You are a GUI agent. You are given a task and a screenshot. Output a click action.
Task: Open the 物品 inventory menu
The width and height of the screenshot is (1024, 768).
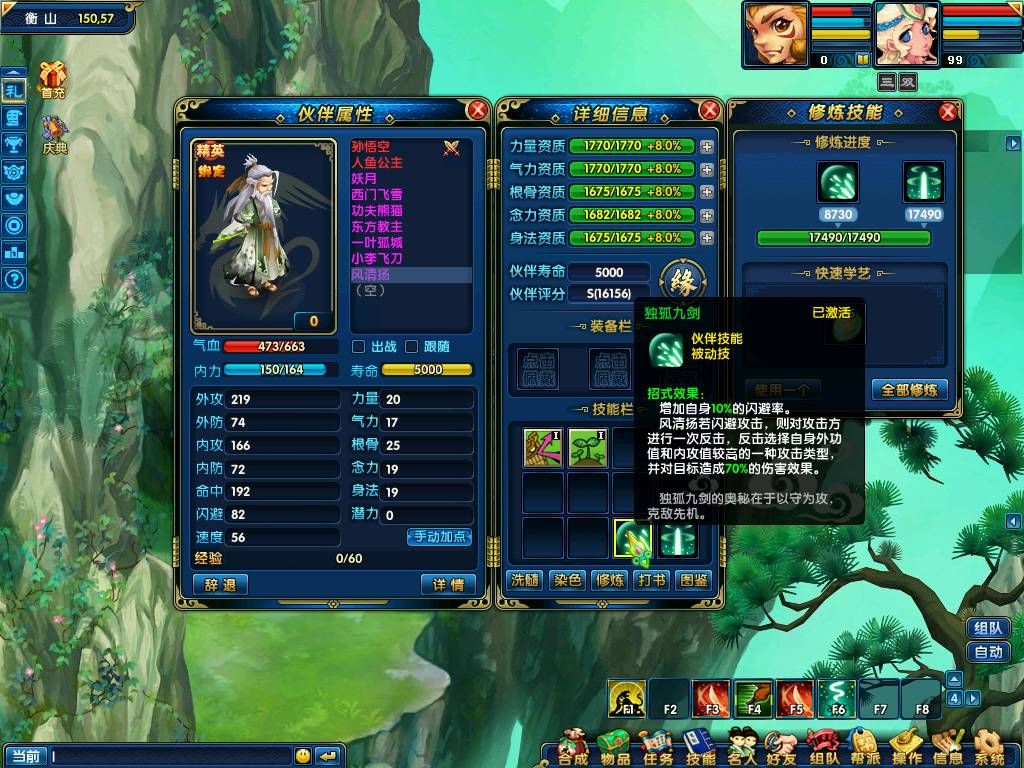(x=615, y=748)
